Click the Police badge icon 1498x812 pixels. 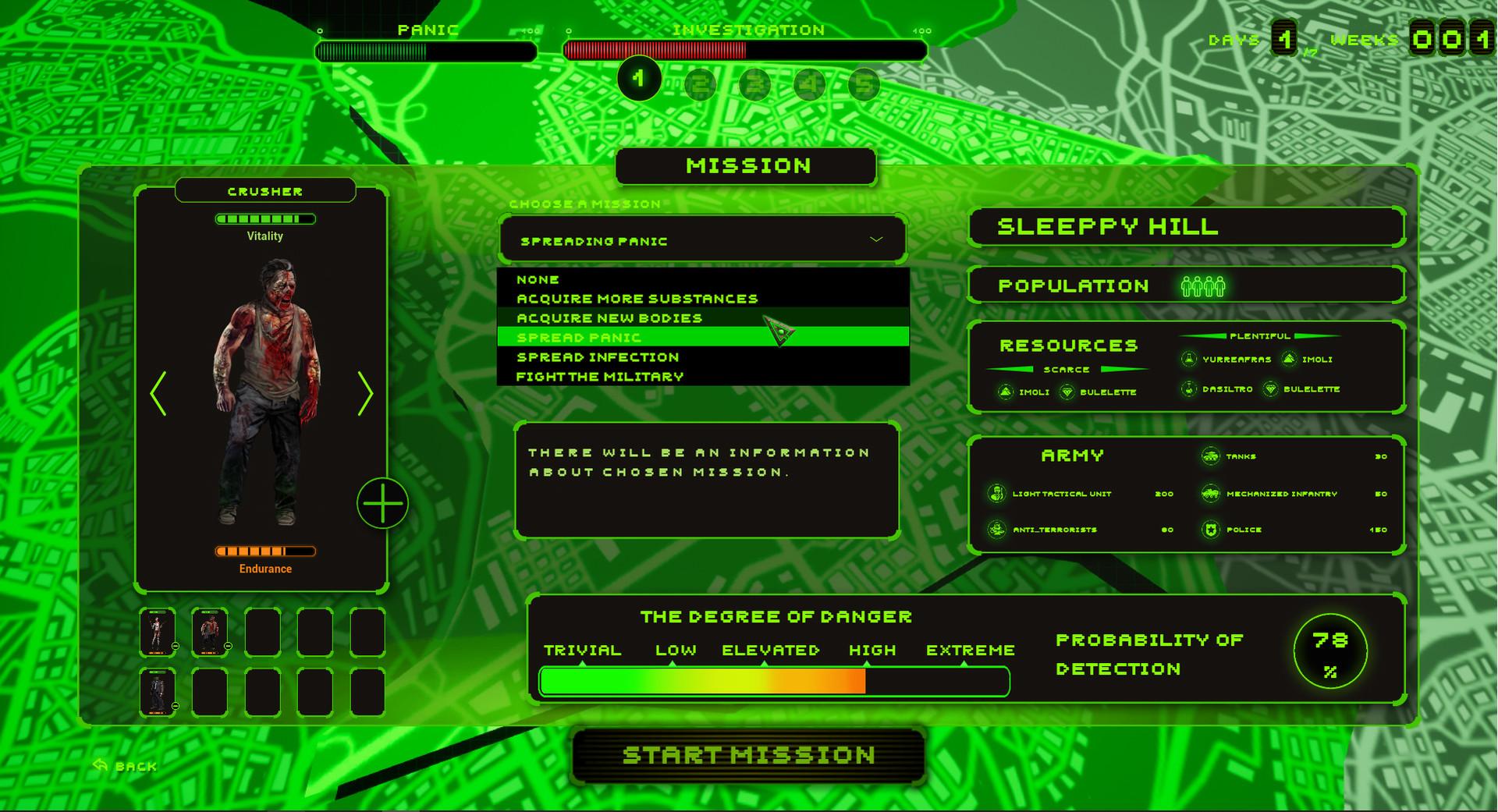pos(1211,529)
